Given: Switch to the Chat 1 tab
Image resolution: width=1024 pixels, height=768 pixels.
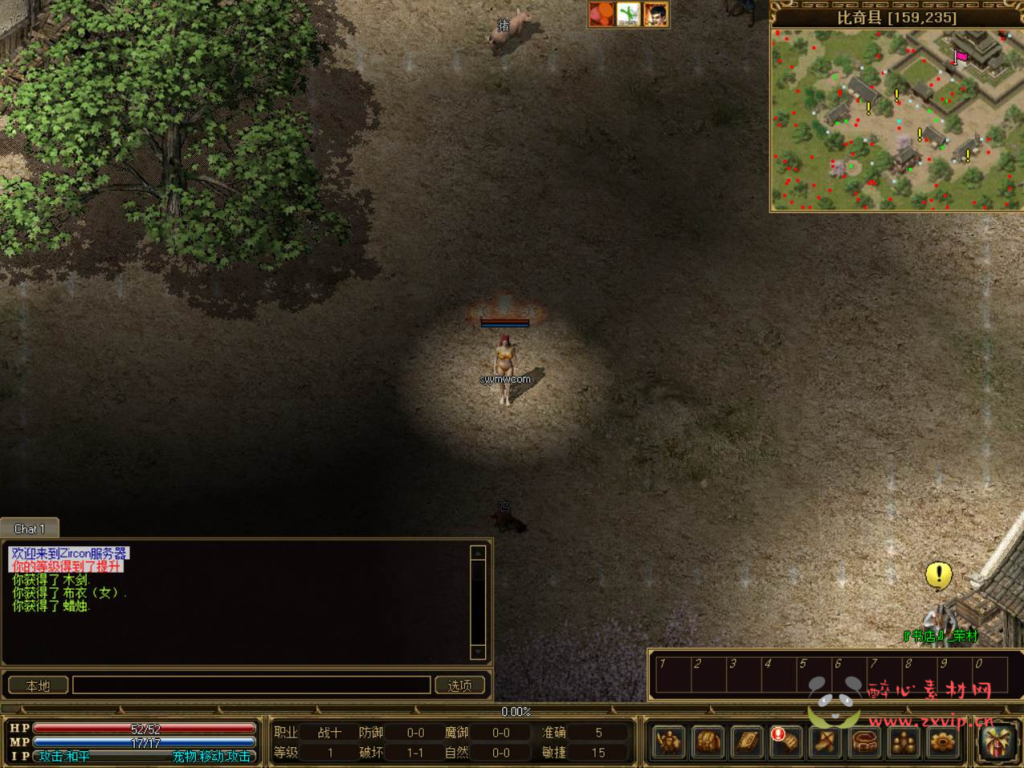Looking at the screenshot, I should pyautogui.click(x=29, y=528).
